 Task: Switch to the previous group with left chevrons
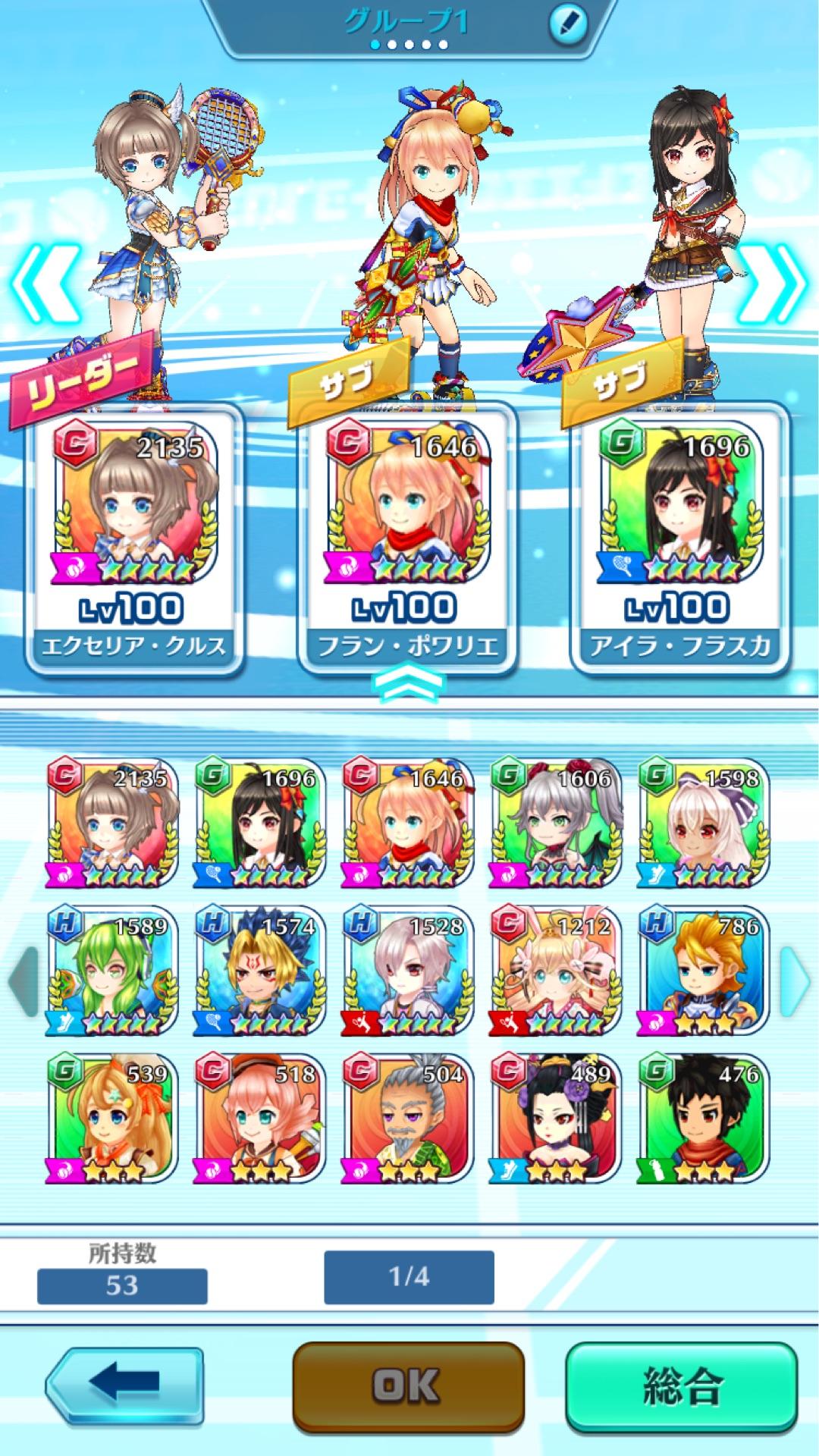coord(44,284)
